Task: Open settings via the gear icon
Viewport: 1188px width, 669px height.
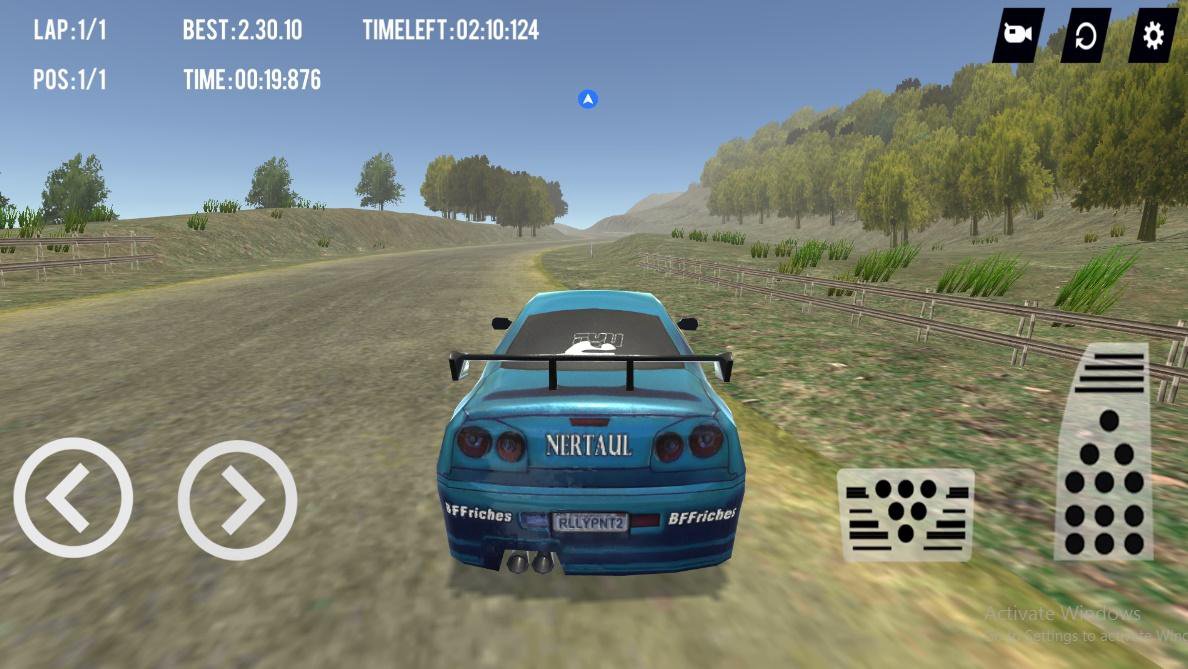Action: pos(1153,36)
